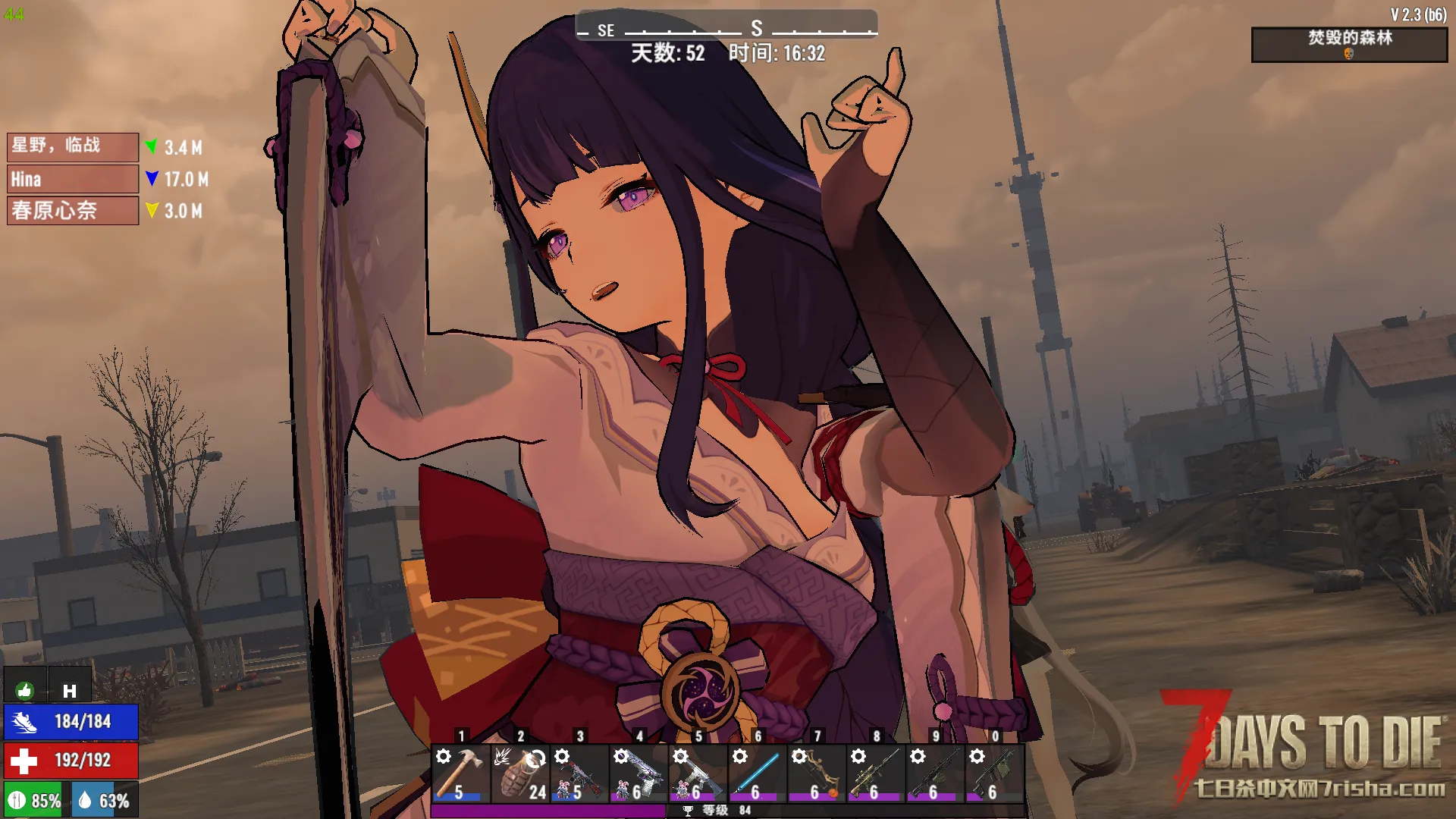Click the 焚毁的森林 biome indicator
The height and width of the screenshot is (819, 1456).
click(x=1348, y=44)
